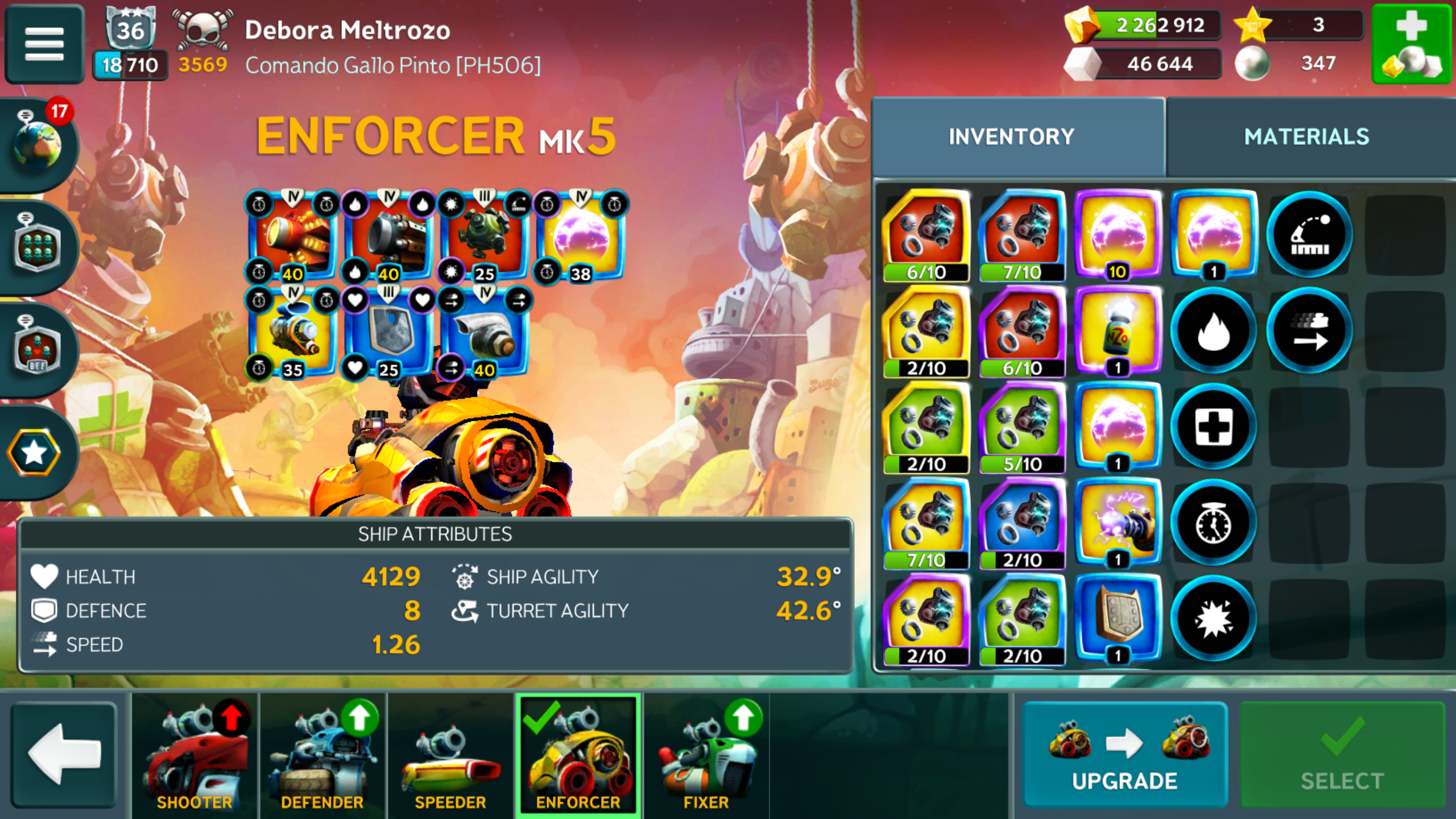Upgrade the Enforcer ship
The height and width of the screenshot is (819, 1456).
[1124, 755]
